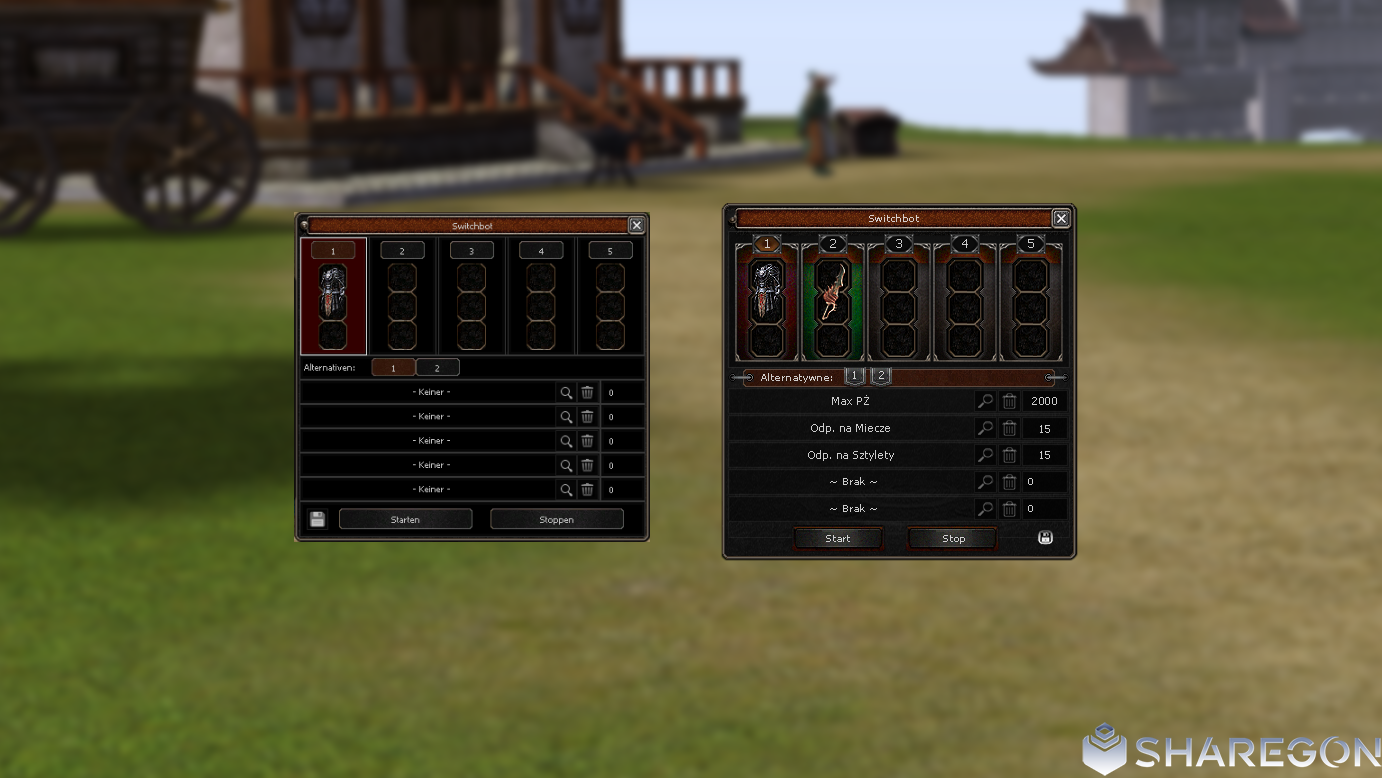
Task: Open the magnifier search for Max PŻ
Action: (985, 401)
